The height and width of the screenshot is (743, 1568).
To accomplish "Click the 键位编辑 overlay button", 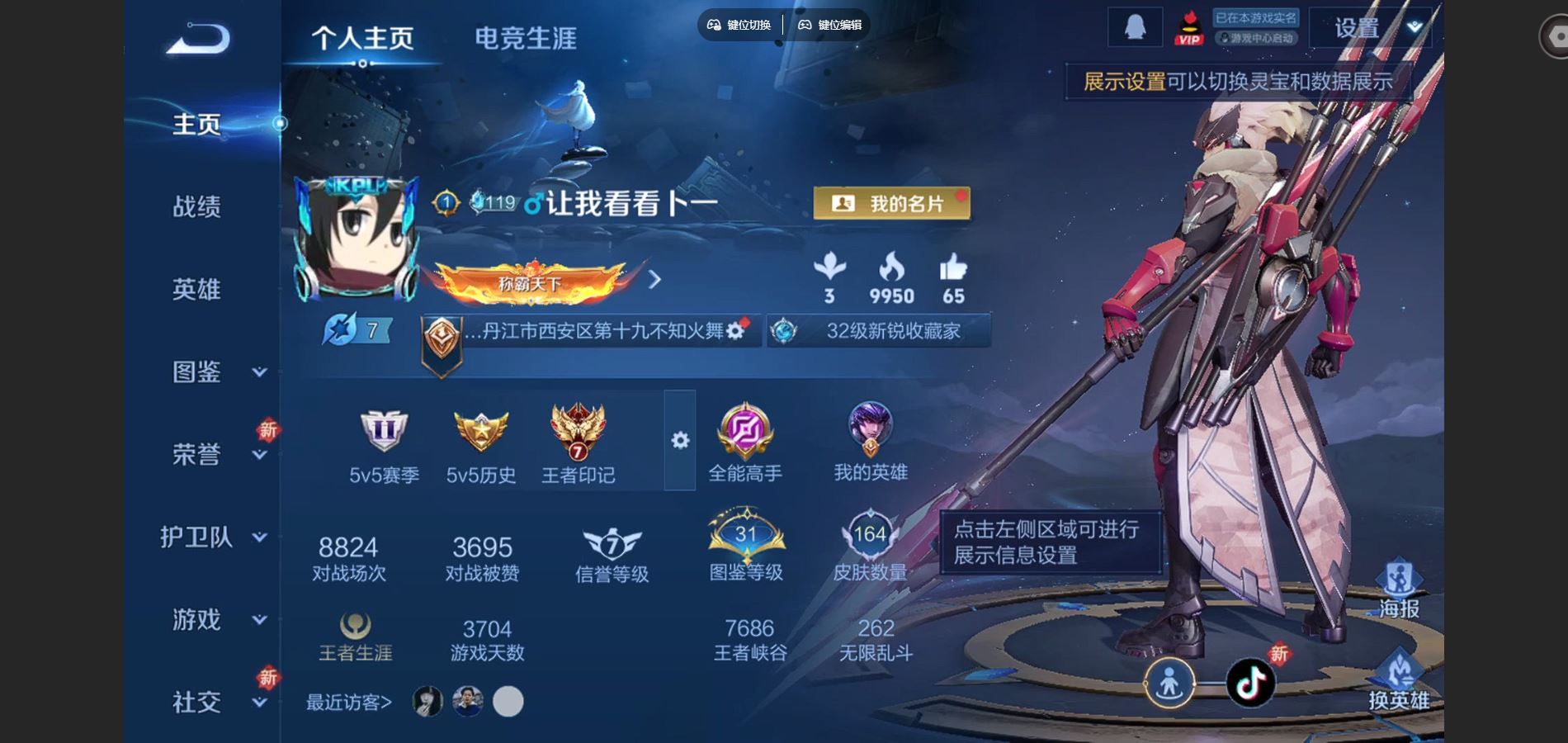I will tap(829, 25).
